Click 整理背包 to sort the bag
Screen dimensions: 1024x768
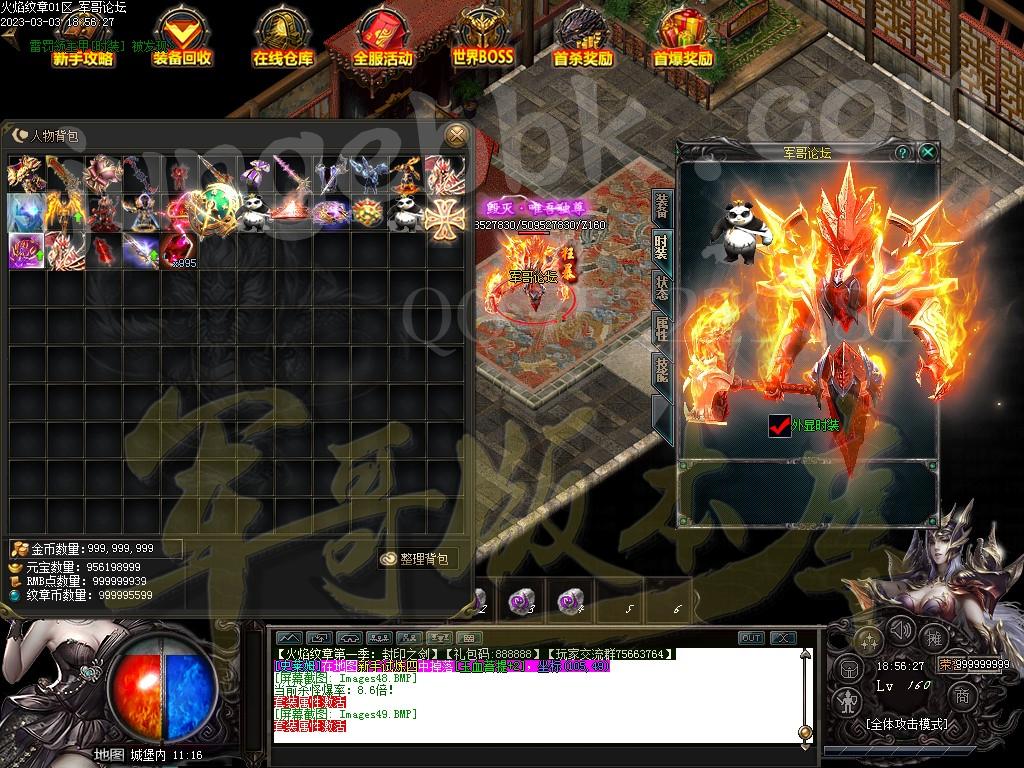[x=418, y=558]
